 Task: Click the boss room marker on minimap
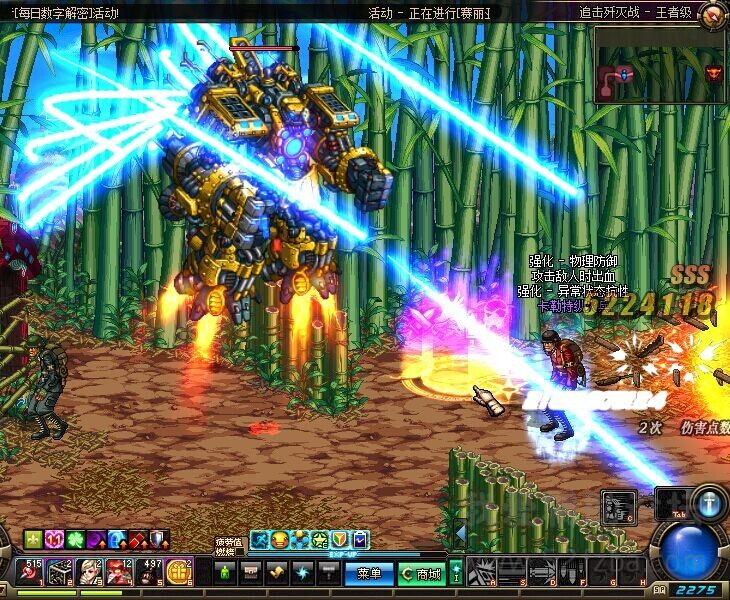pyautogui.click(x=712, y=73)
